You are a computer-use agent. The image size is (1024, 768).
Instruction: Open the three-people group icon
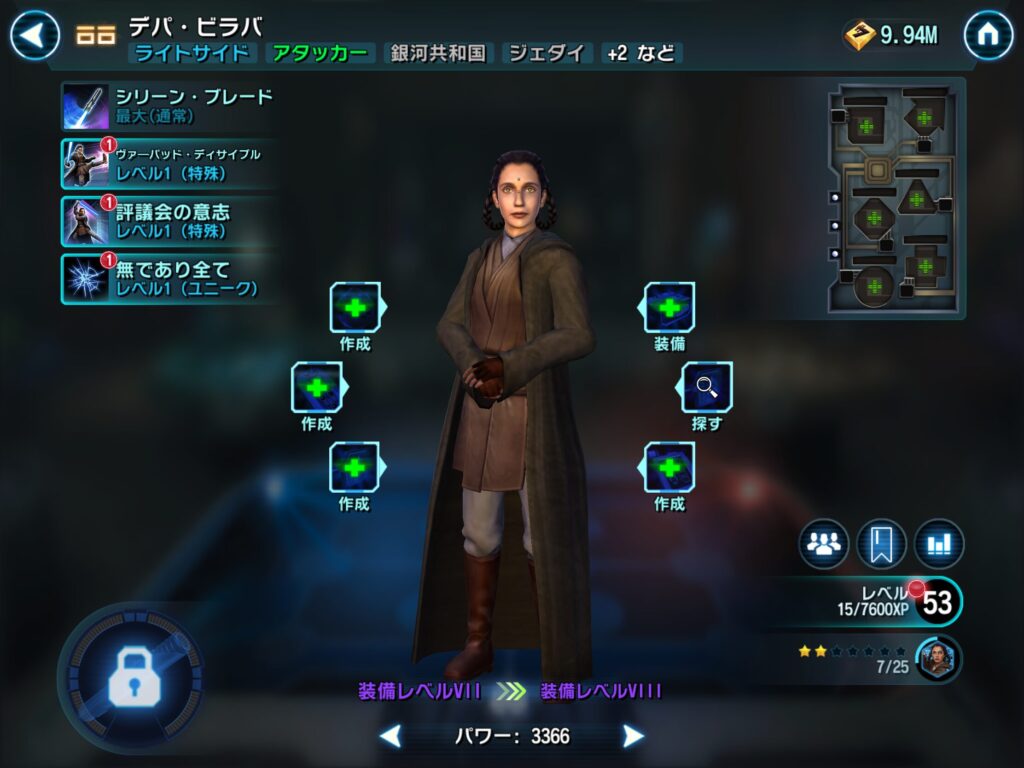(823, 544)
